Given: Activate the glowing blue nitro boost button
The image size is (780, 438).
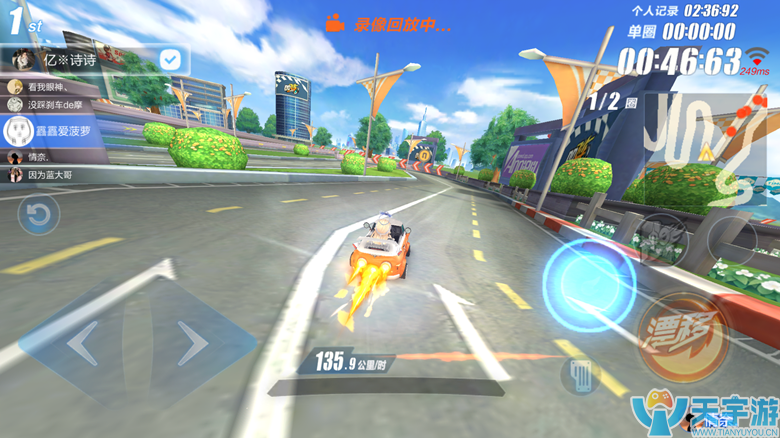Looking at the screenshot, I should point(588,273).
